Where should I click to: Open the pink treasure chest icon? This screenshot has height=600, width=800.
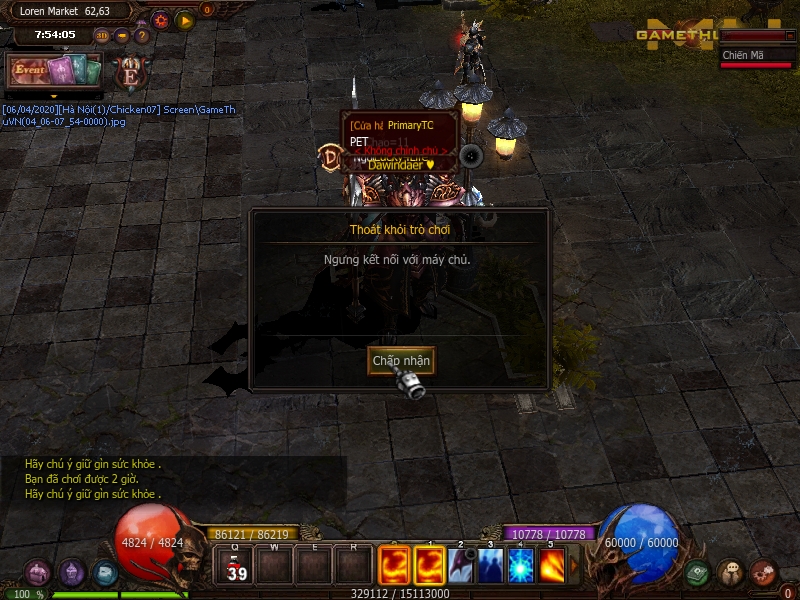(x=37, y=573)
